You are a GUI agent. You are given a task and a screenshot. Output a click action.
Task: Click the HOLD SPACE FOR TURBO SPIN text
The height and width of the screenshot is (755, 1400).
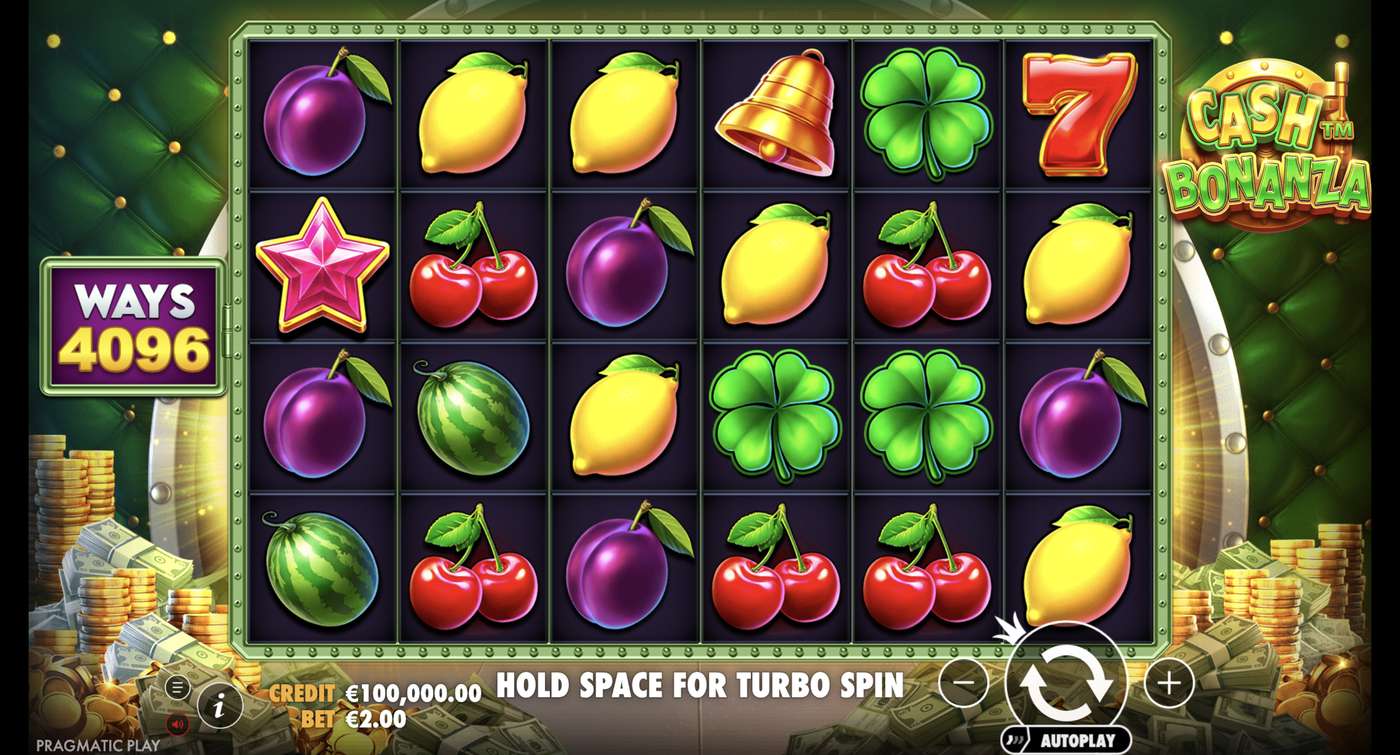pyautogui.click(x=700, y=686)
